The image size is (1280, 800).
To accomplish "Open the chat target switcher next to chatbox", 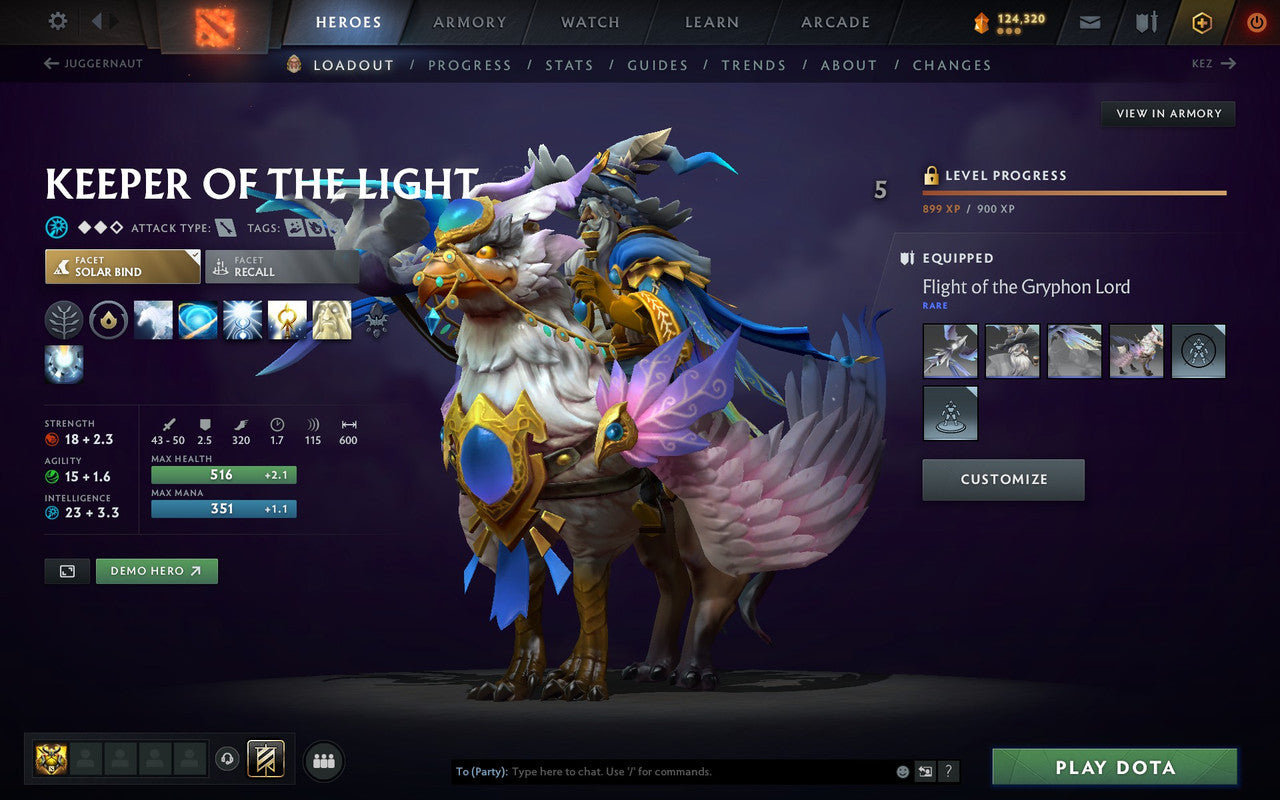I will click(x=926, y=771).
